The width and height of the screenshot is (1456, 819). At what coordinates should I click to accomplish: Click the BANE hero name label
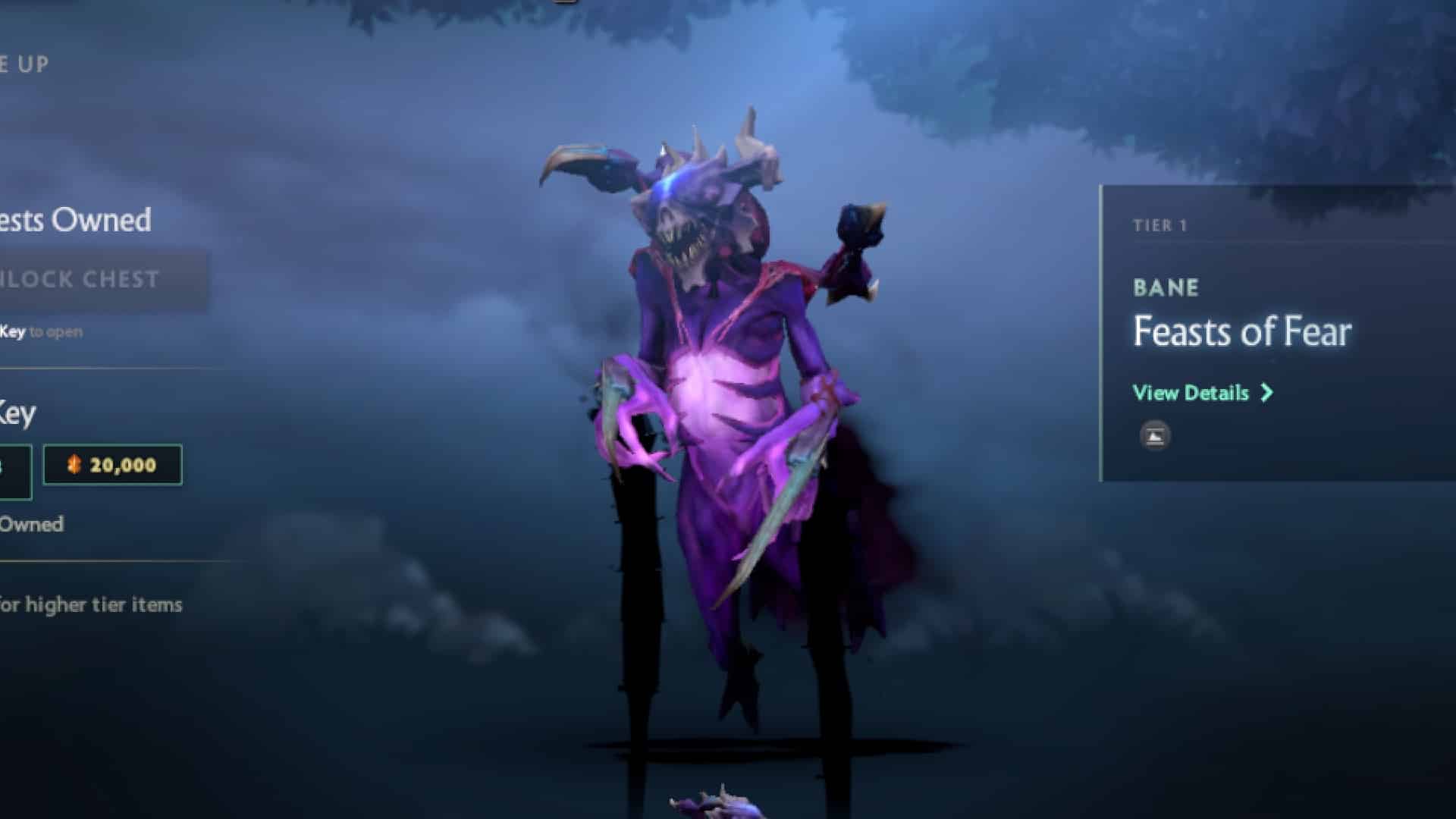(x=1166, y=288)
